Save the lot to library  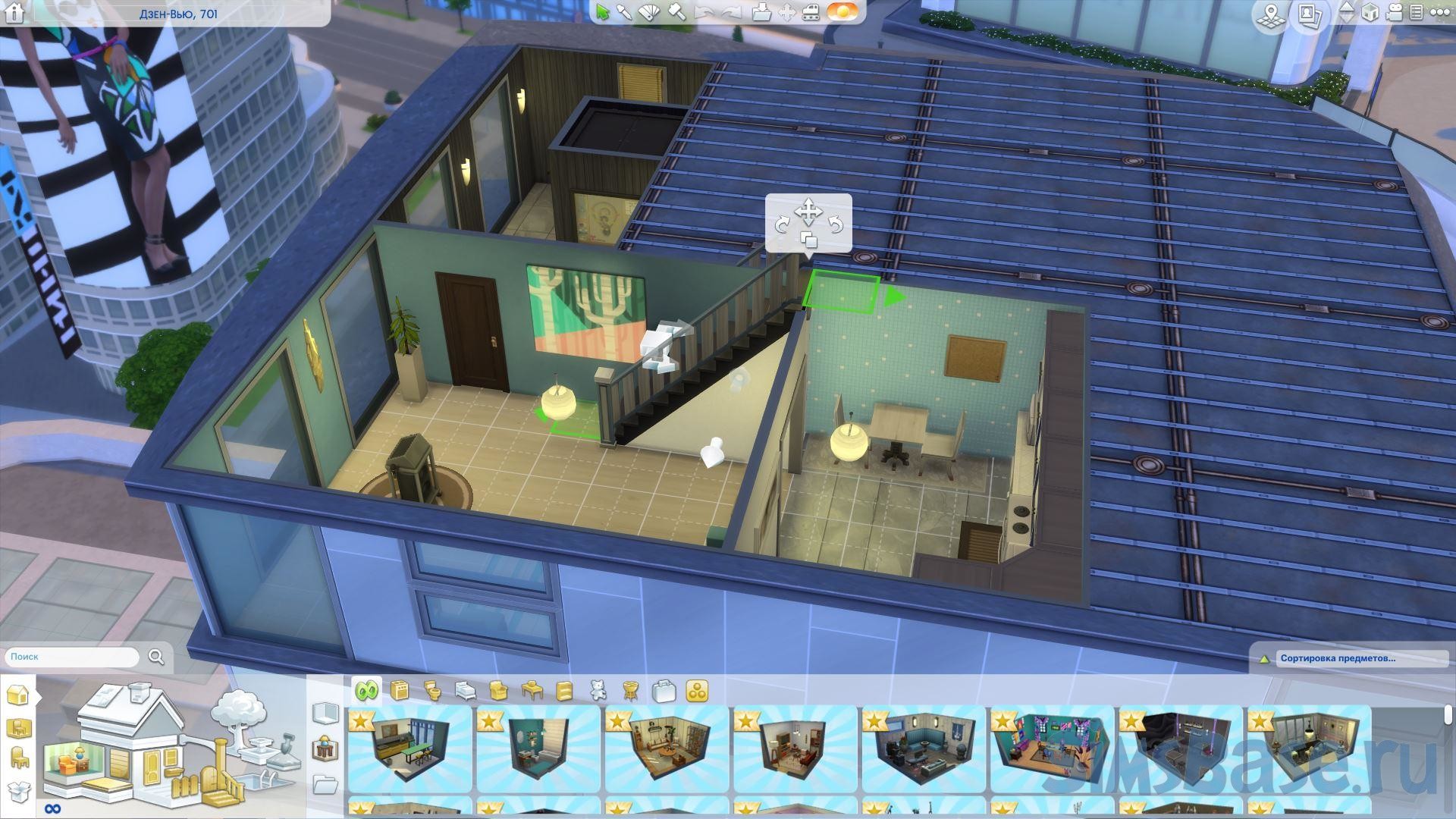point(761,13)
